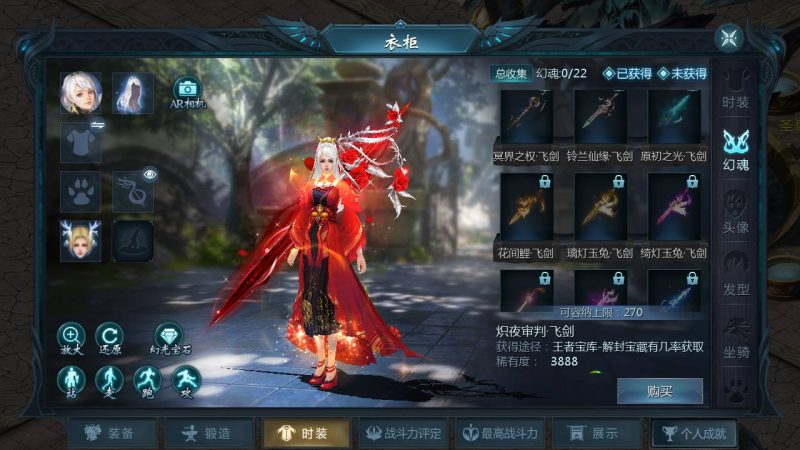Close the wardrobe window

(727, 38)
